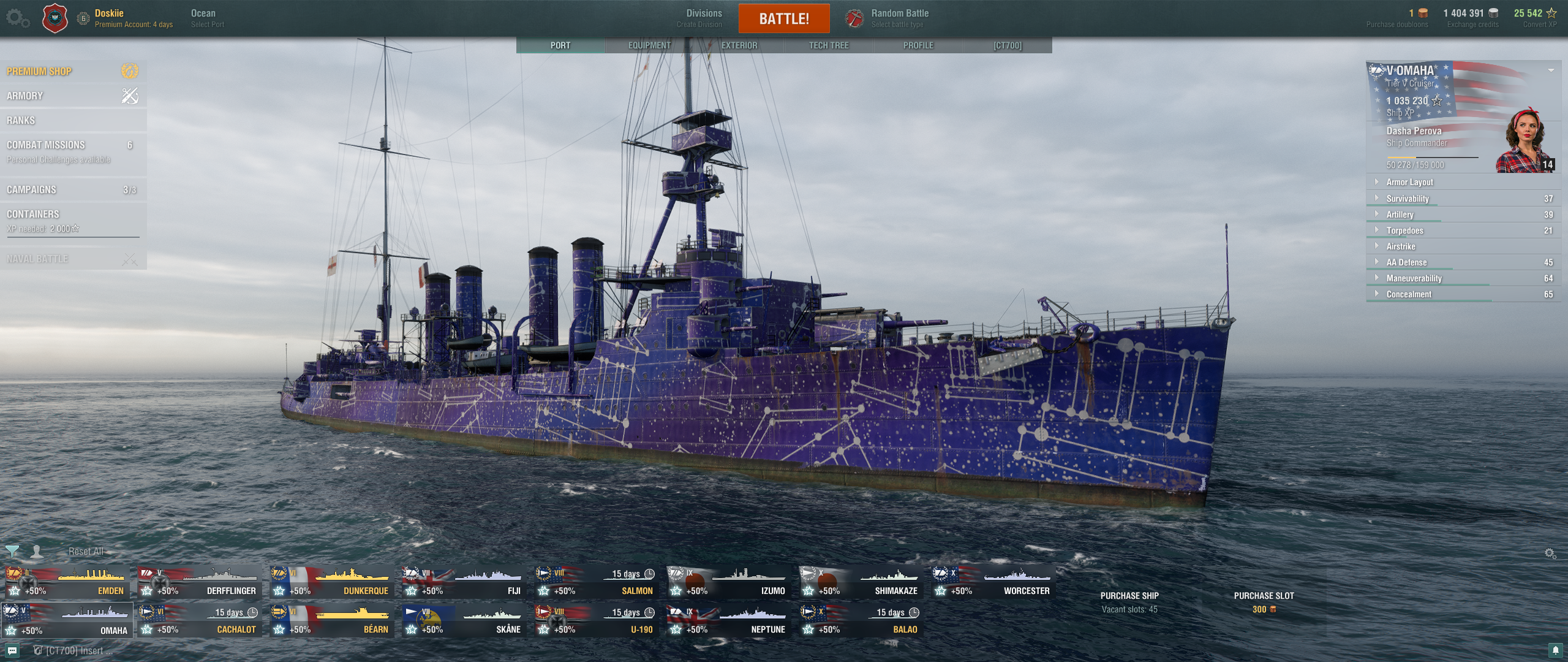The height and width of the screenshot is (662, 1568).
Task: Open the Profile tab
Action: [x=918, y=45]
